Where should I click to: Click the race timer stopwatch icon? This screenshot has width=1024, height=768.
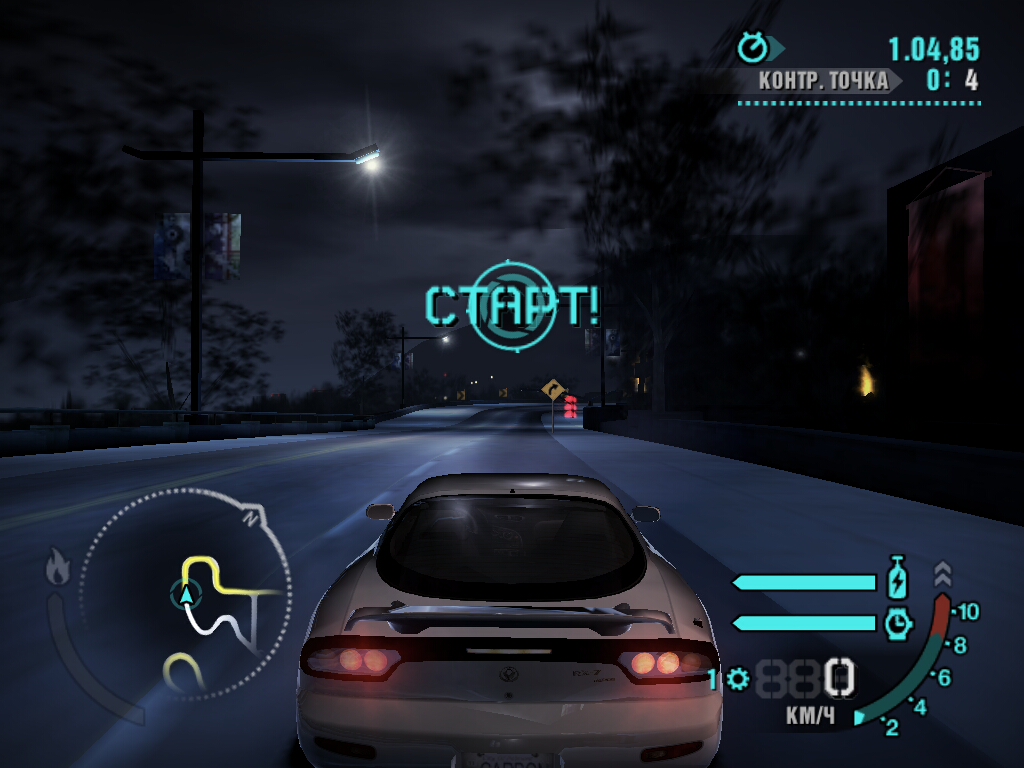coord(752,46)
